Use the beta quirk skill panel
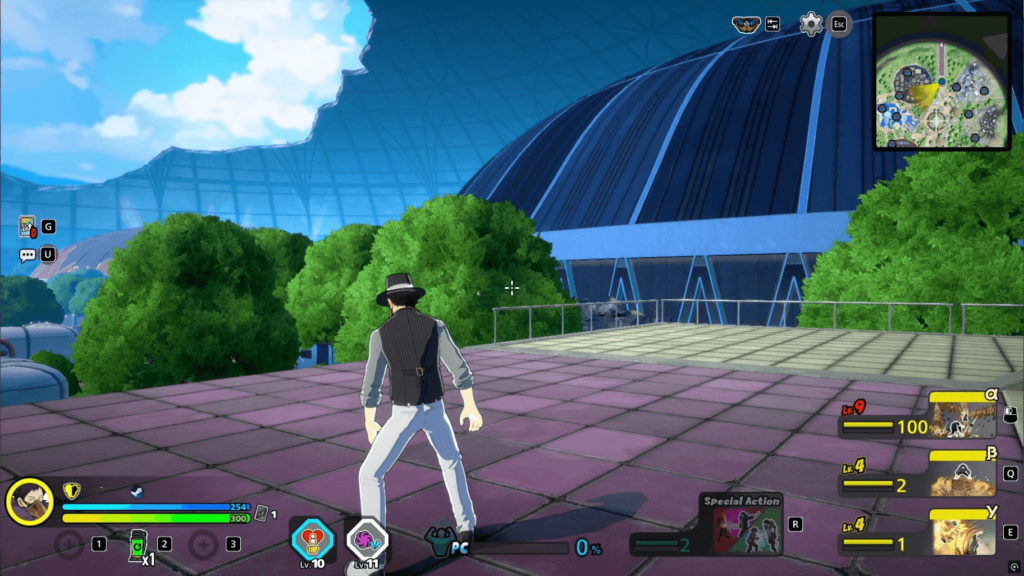The height and width of the screenshot is (576, 1024). (963, 474)
